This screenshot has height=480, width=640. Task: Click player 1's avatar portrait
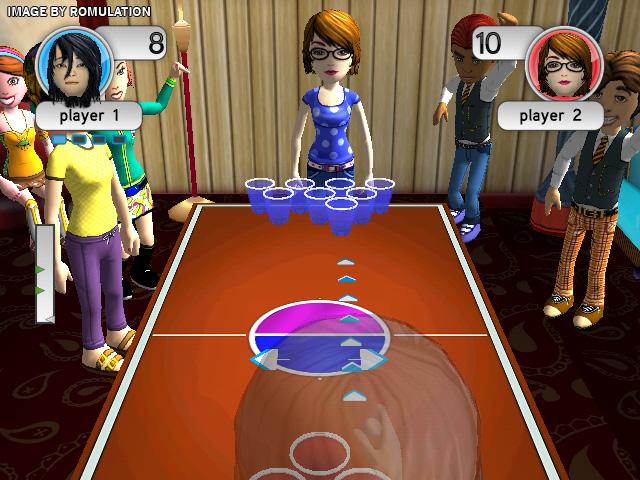[x=73, y=65]
